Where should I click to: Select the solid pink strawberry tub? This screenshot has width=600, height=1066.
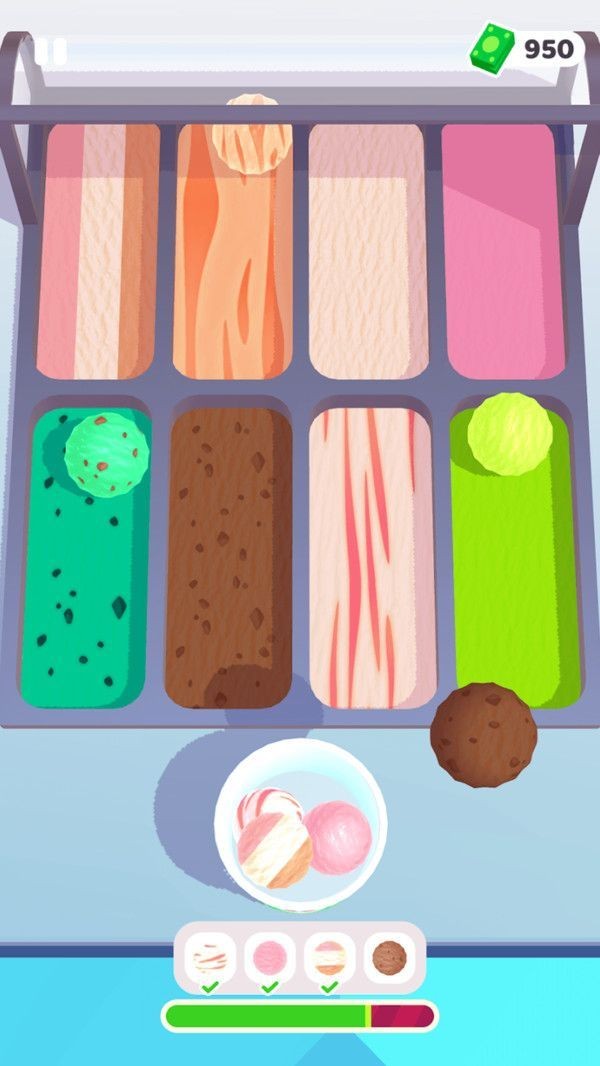click(x=502, y=250)
